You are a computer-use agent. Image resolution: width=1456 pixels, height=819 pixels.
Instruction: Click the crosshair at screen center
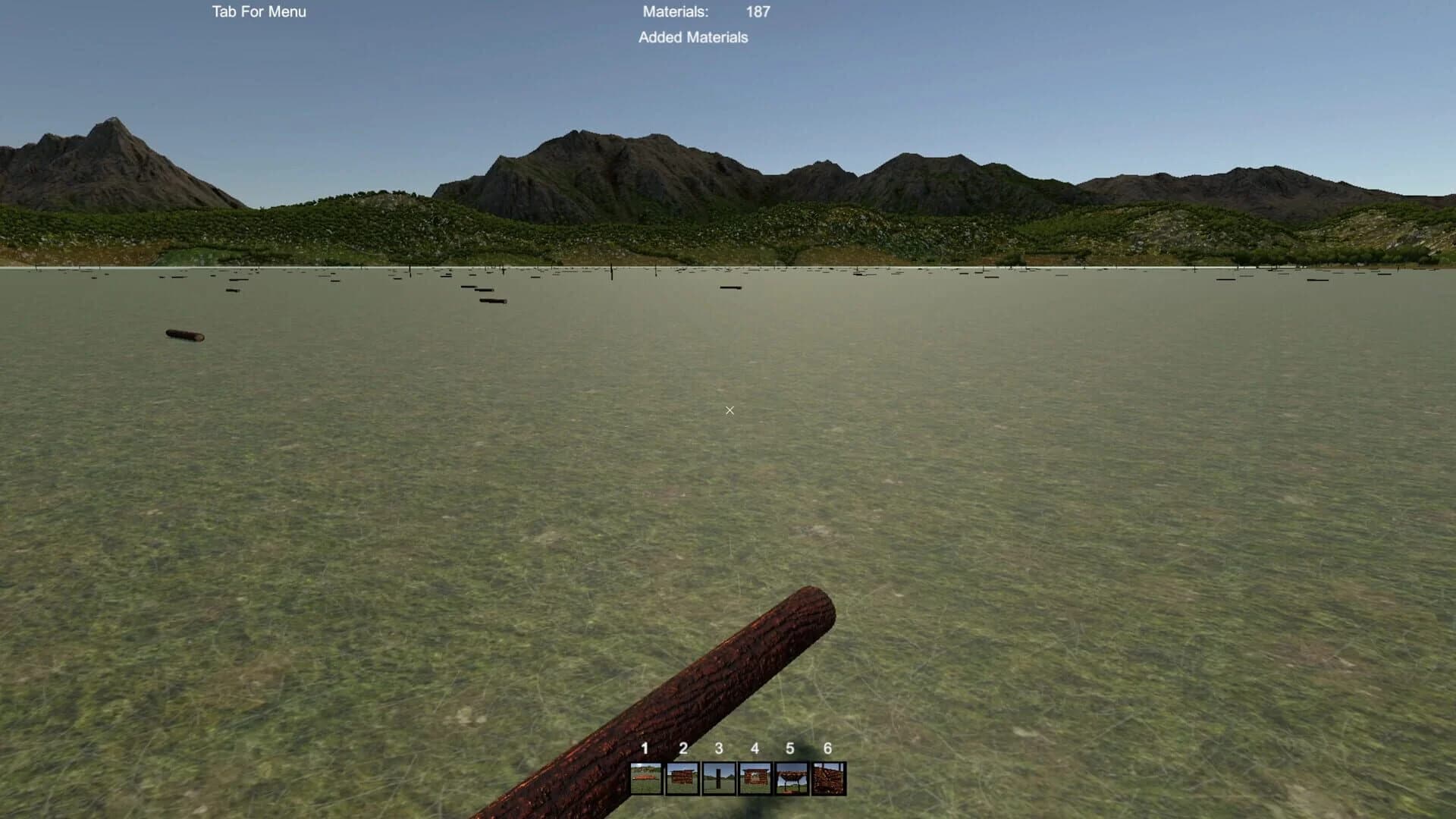[729, 410]
